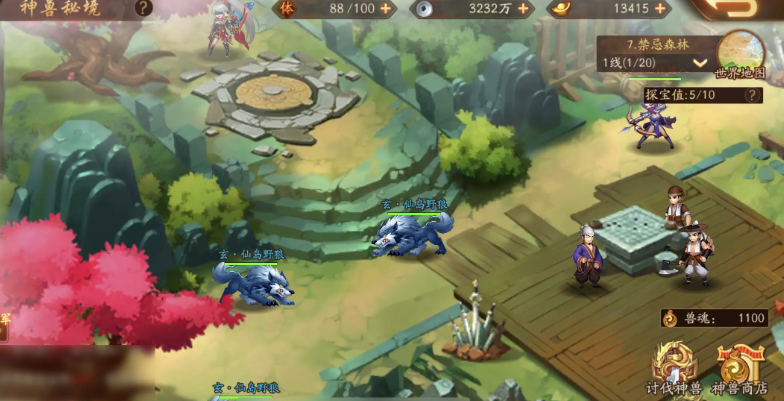Go back with the return arrow
The image size is (784, 401).
tap(740, 9)
